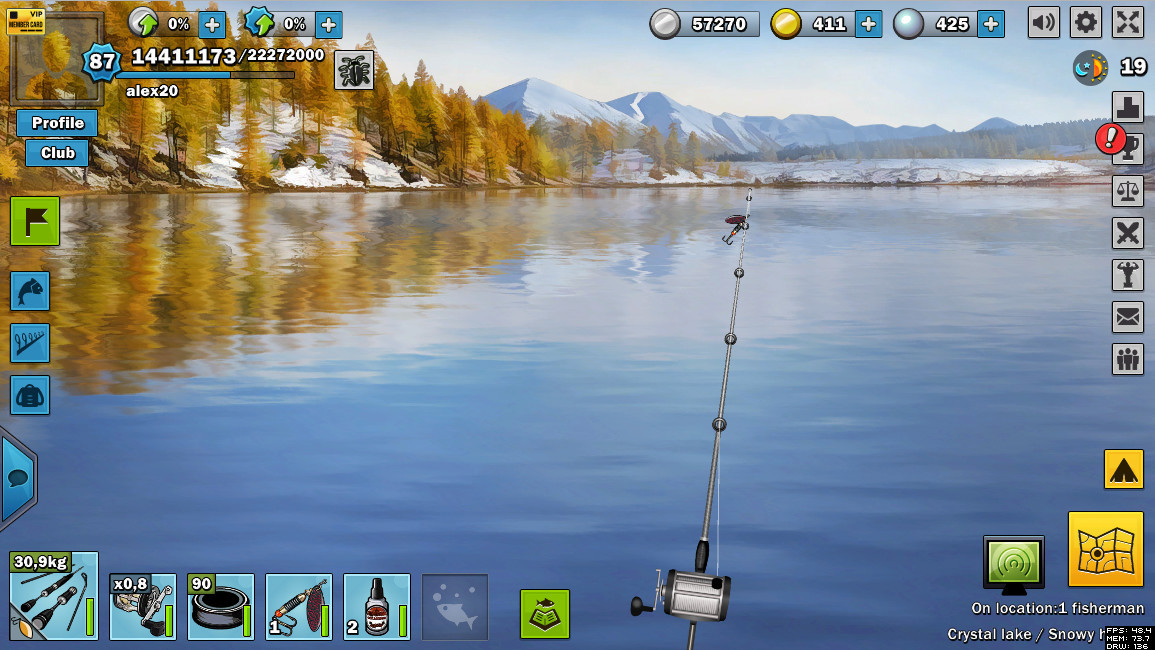Add more pearls
Viewport: 1155px width, 650px height.
coord(990,24)
